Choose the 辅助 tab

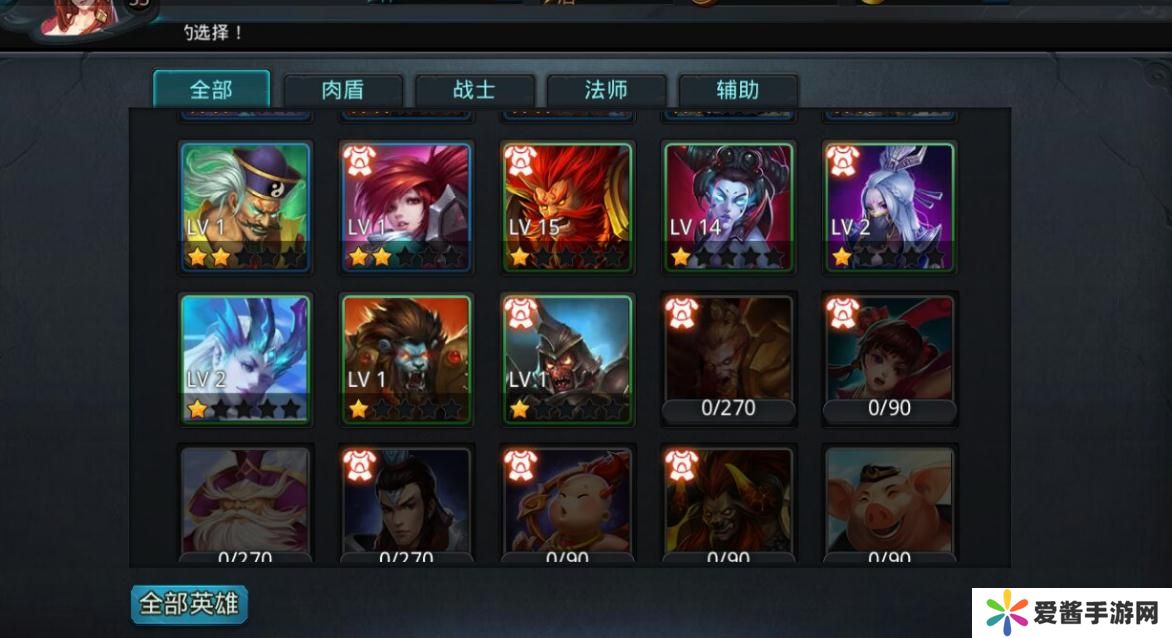738,91
